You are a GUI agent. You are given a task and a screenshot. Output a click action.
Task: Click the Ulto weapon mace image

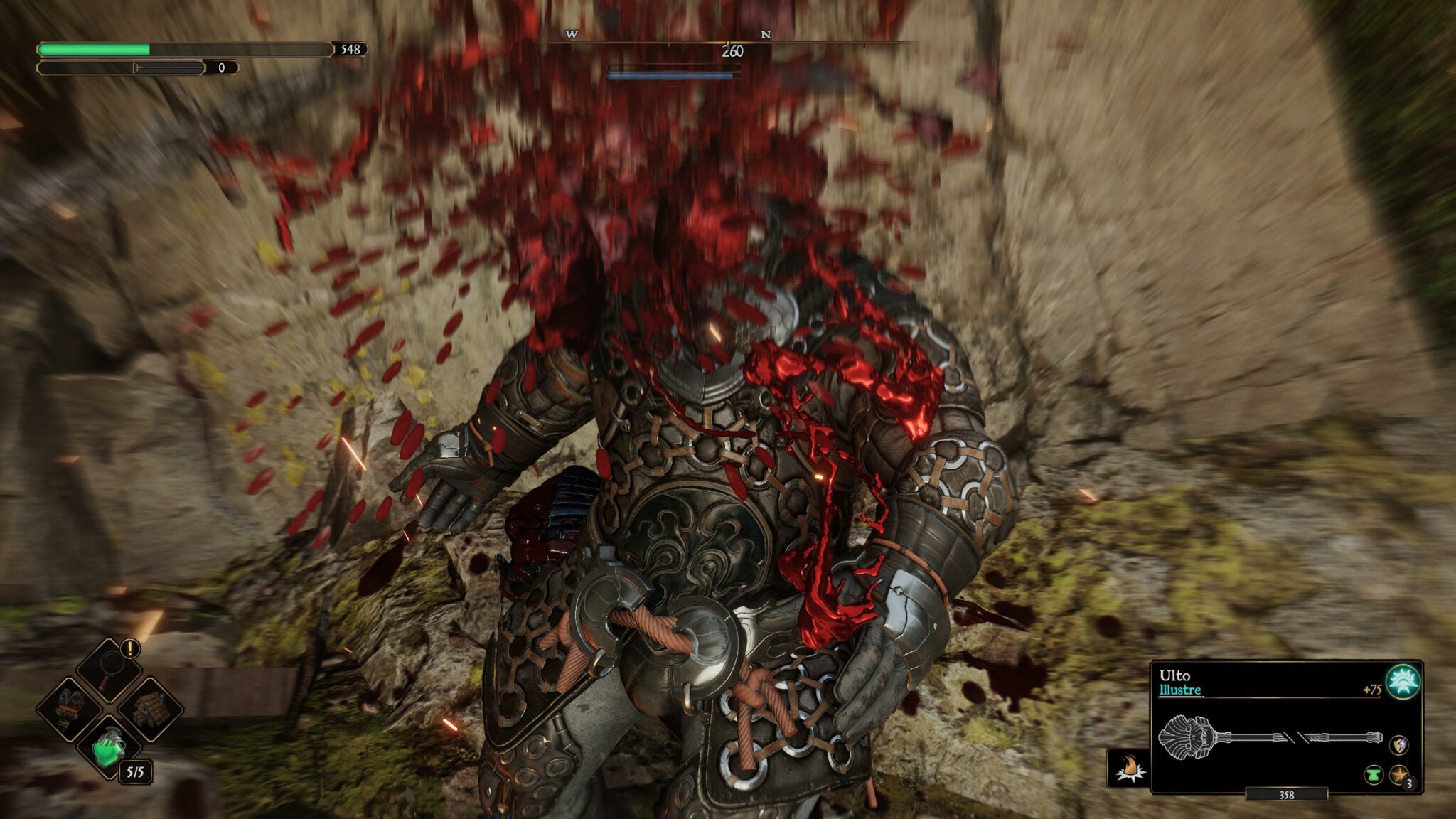pos(1269,737)
